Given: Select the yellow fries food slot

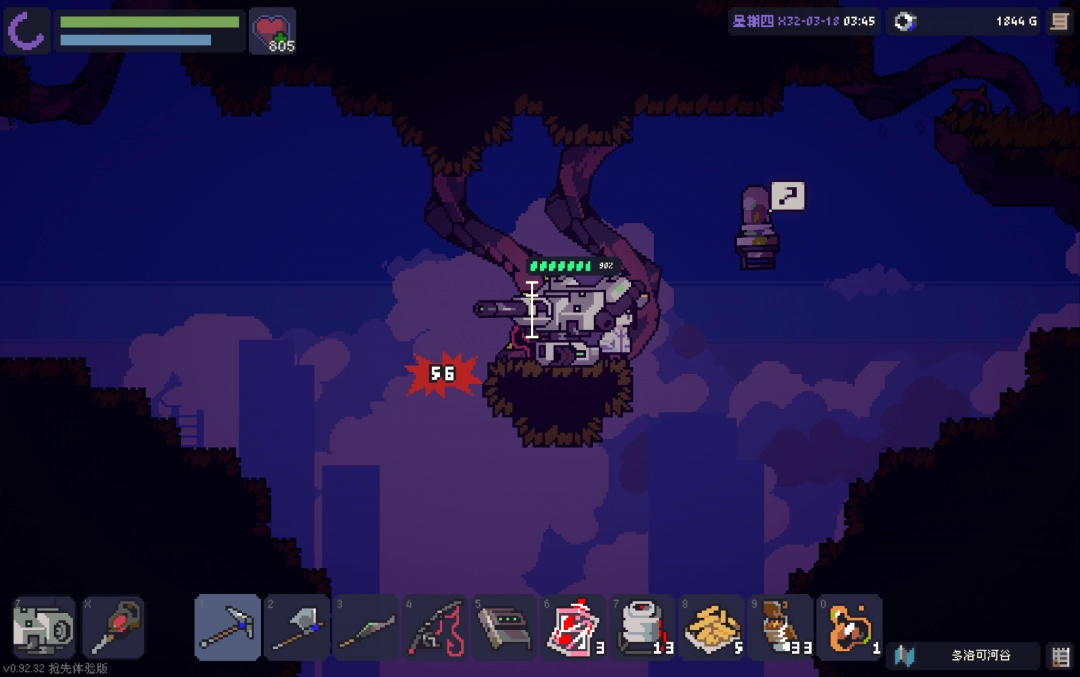Looking at the screenshot, I should (x=712, y=627).
